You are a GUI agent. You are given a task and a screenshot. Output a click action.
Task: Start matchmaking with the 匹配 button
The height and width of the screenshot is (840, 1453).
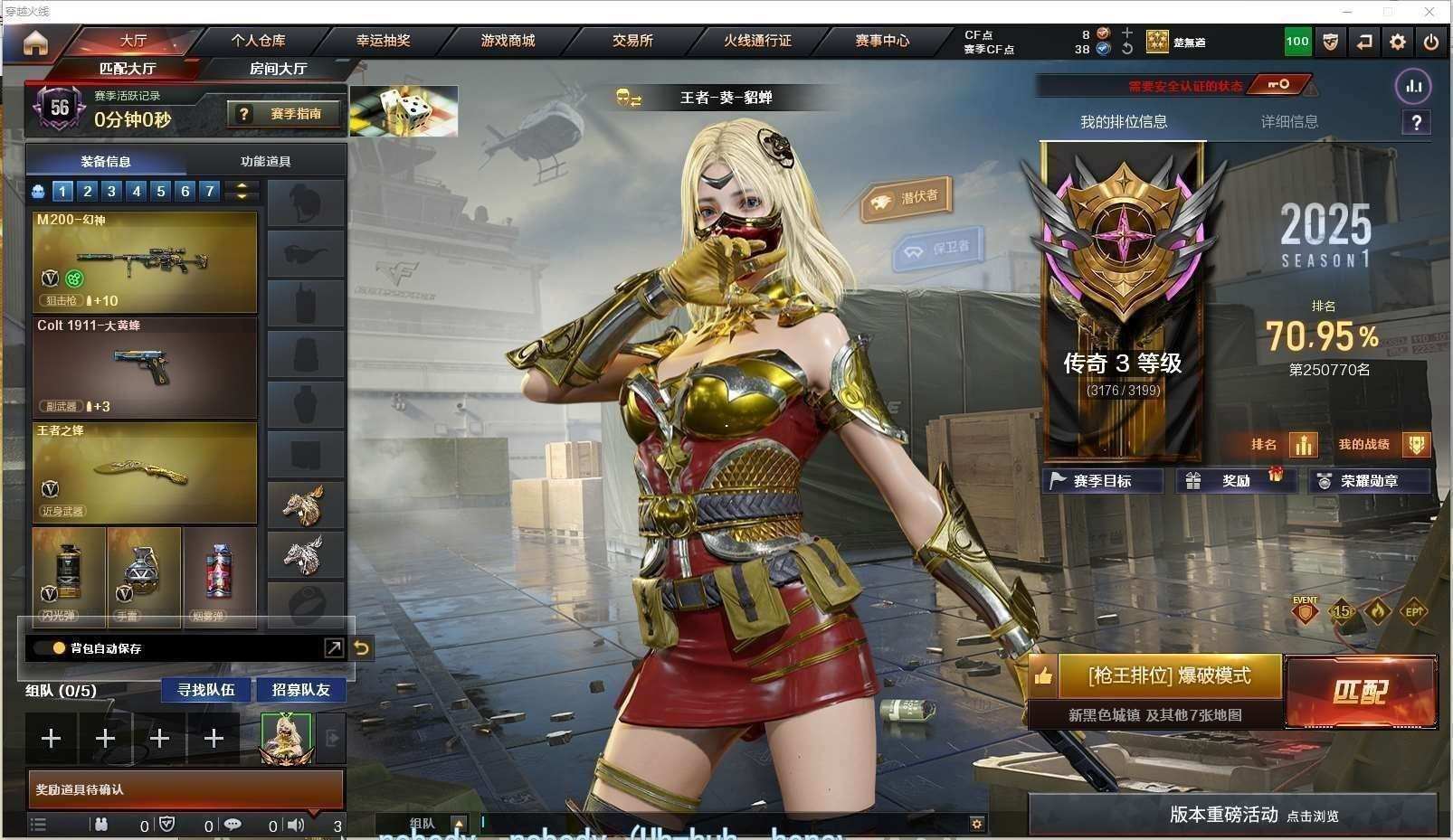click(1360, 692)
